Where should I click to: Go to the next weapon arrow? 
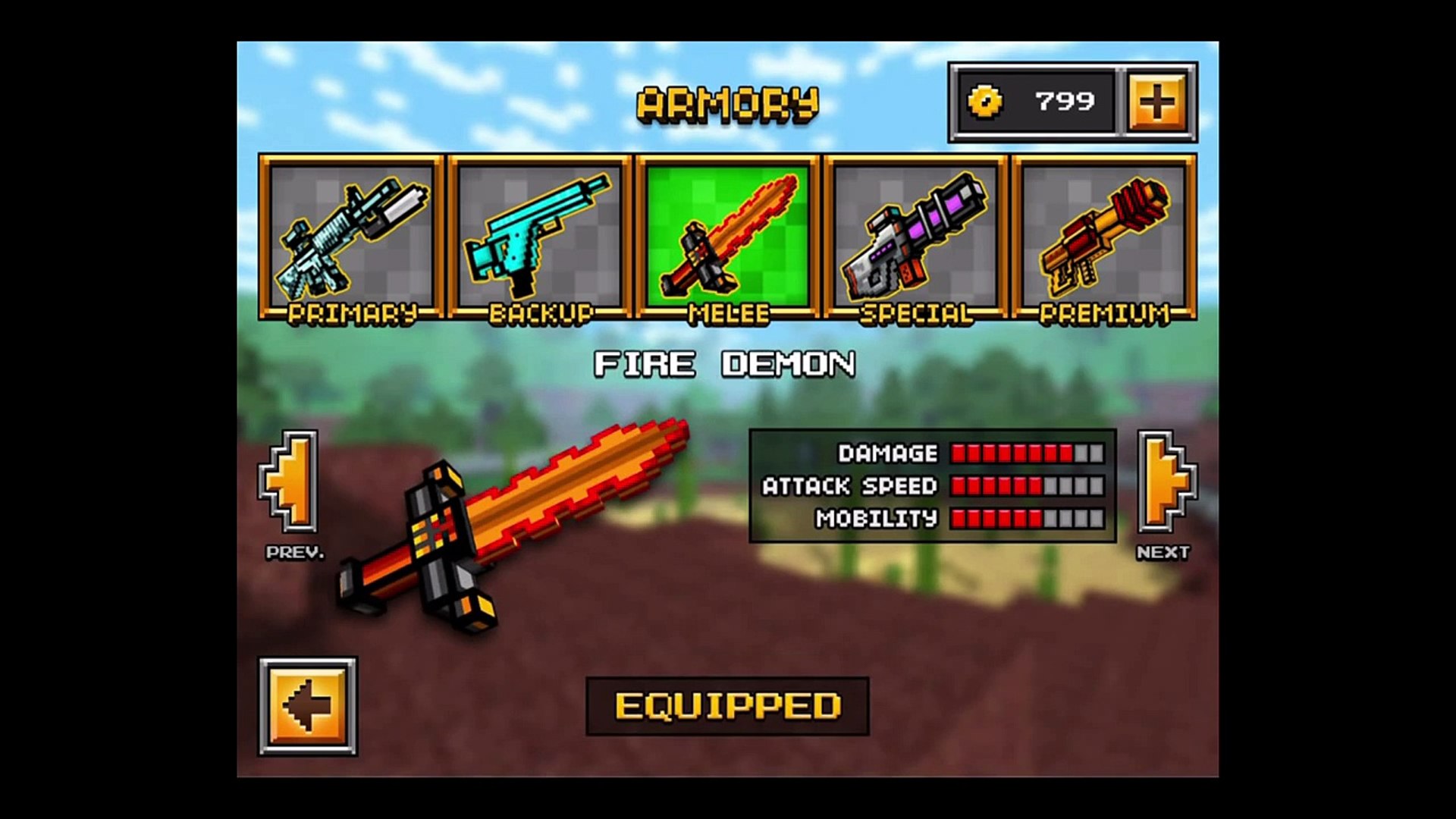click(x=1165, y=482)
